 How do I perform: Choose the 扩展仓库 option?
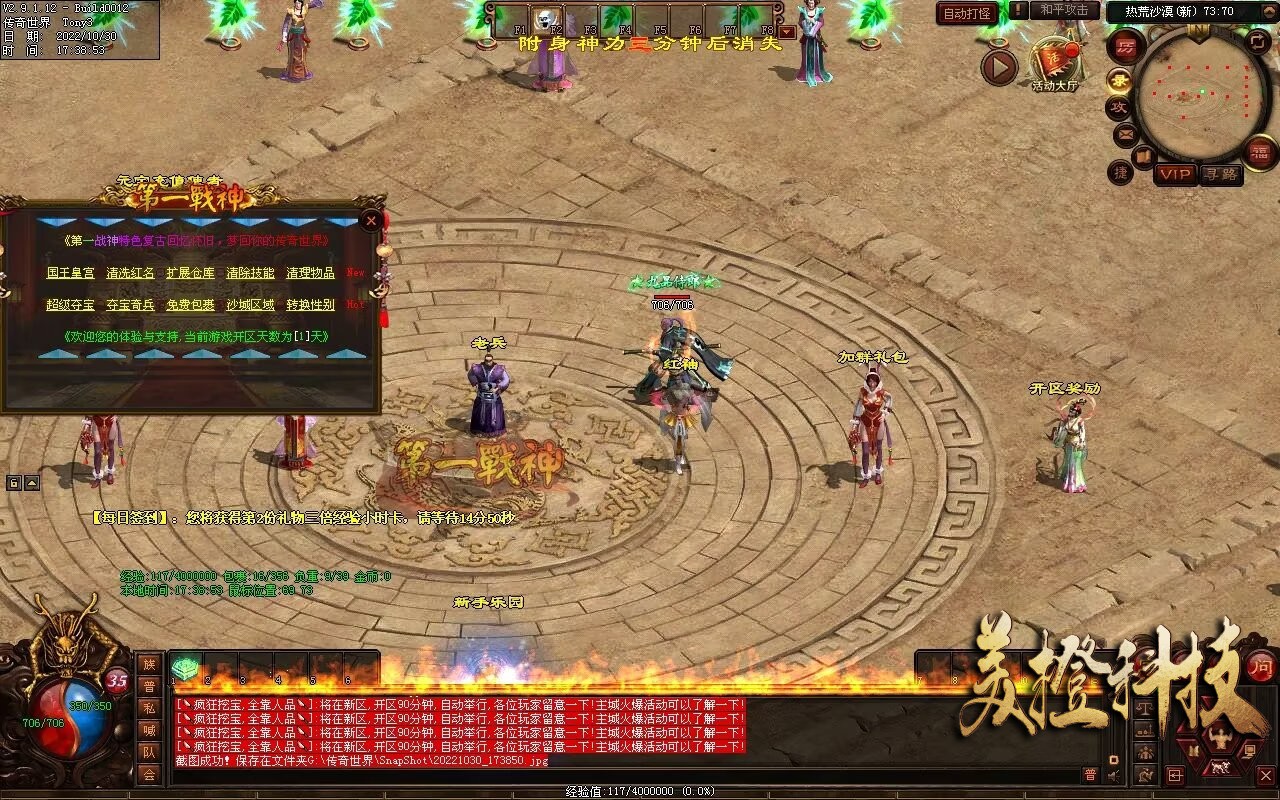[x=190, y=273]
